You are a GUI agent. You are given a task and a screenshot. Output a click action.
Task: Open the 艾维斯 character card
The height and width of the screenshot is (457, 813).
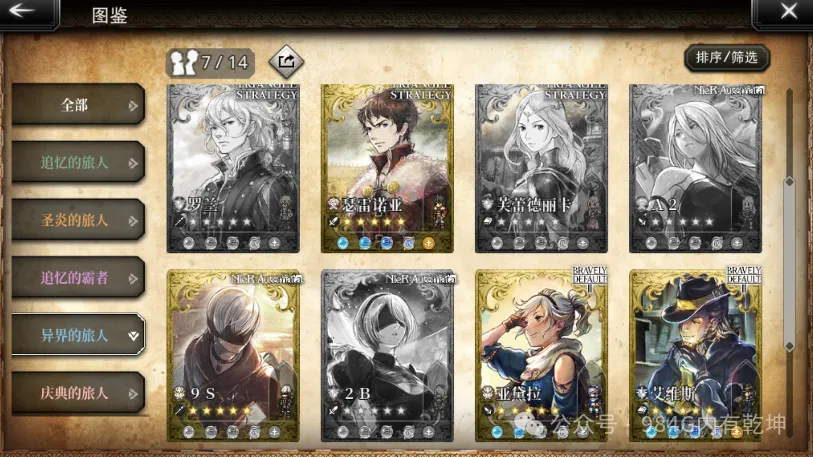(695, 353)
